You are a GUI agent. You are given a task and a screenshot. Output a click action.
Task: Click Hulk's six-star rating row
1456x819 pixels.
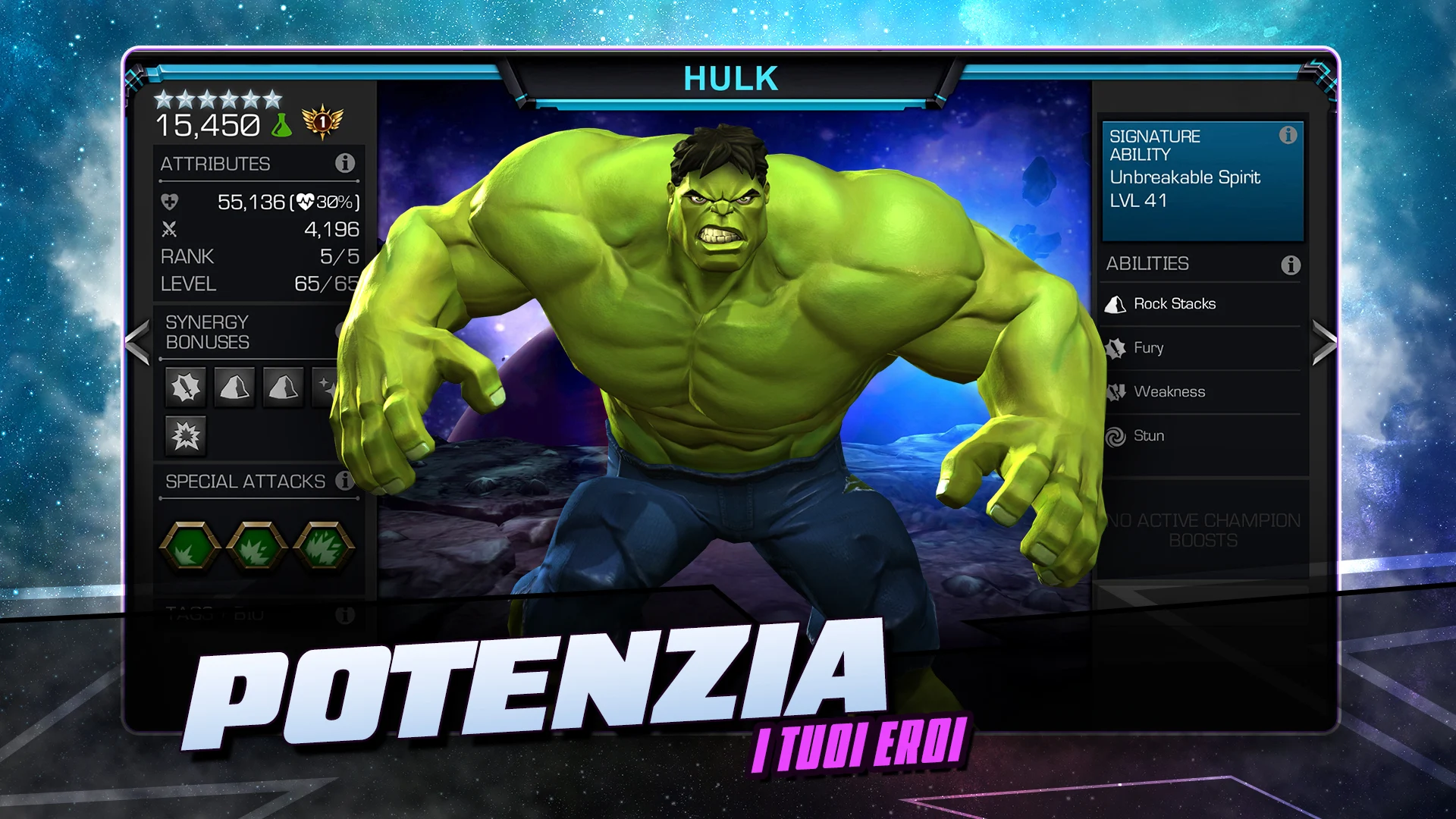coord(218,96)
